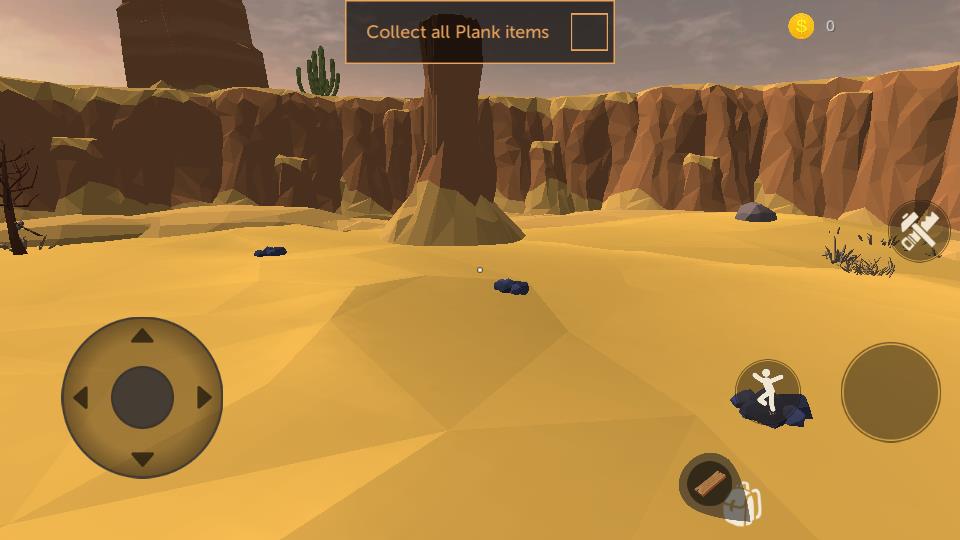Tap the down arrow on the movement pad
The height and width of the screenshot is (540, 960).
click(142, 459)
